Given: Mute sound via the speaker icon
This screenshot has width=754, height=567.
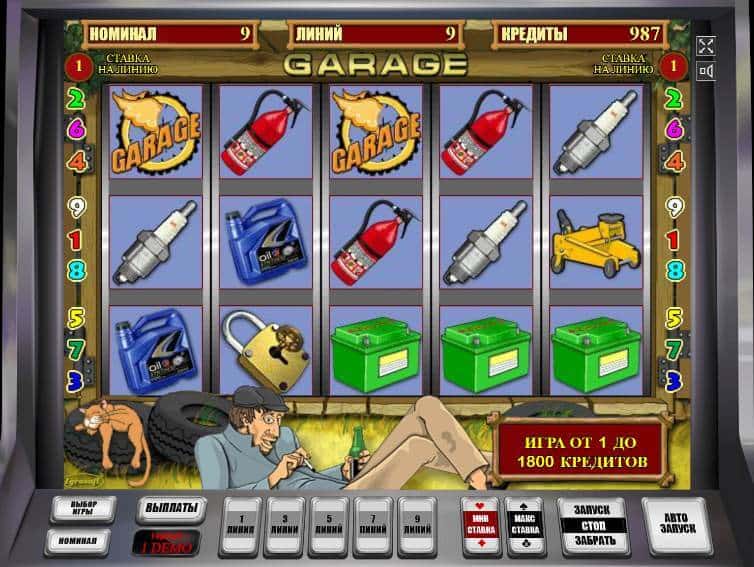Looking at the screenshot, I should pos(706,71).
